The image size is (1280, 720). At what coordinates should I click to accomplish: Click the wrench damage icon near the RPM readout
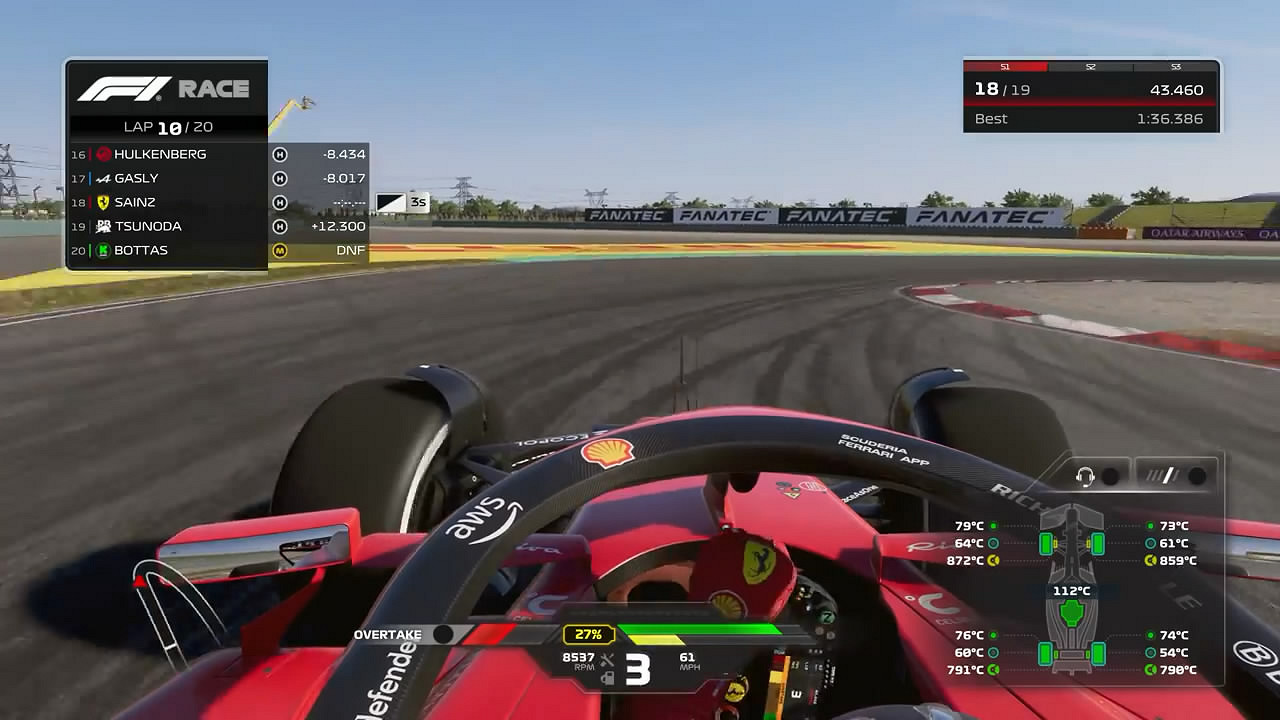607,660
